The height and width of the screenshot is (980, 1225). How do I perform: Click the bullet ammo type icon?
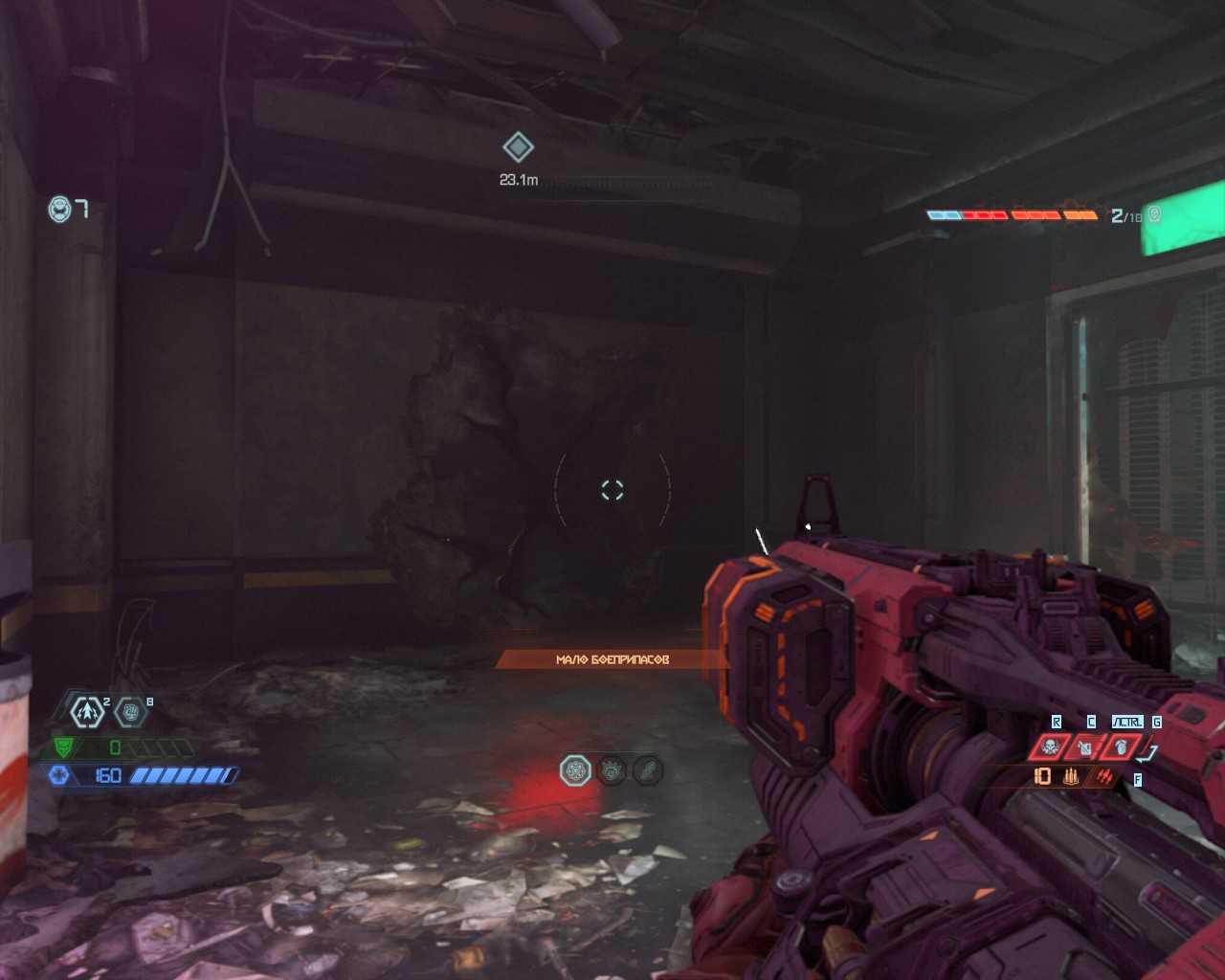point(1071,777)
